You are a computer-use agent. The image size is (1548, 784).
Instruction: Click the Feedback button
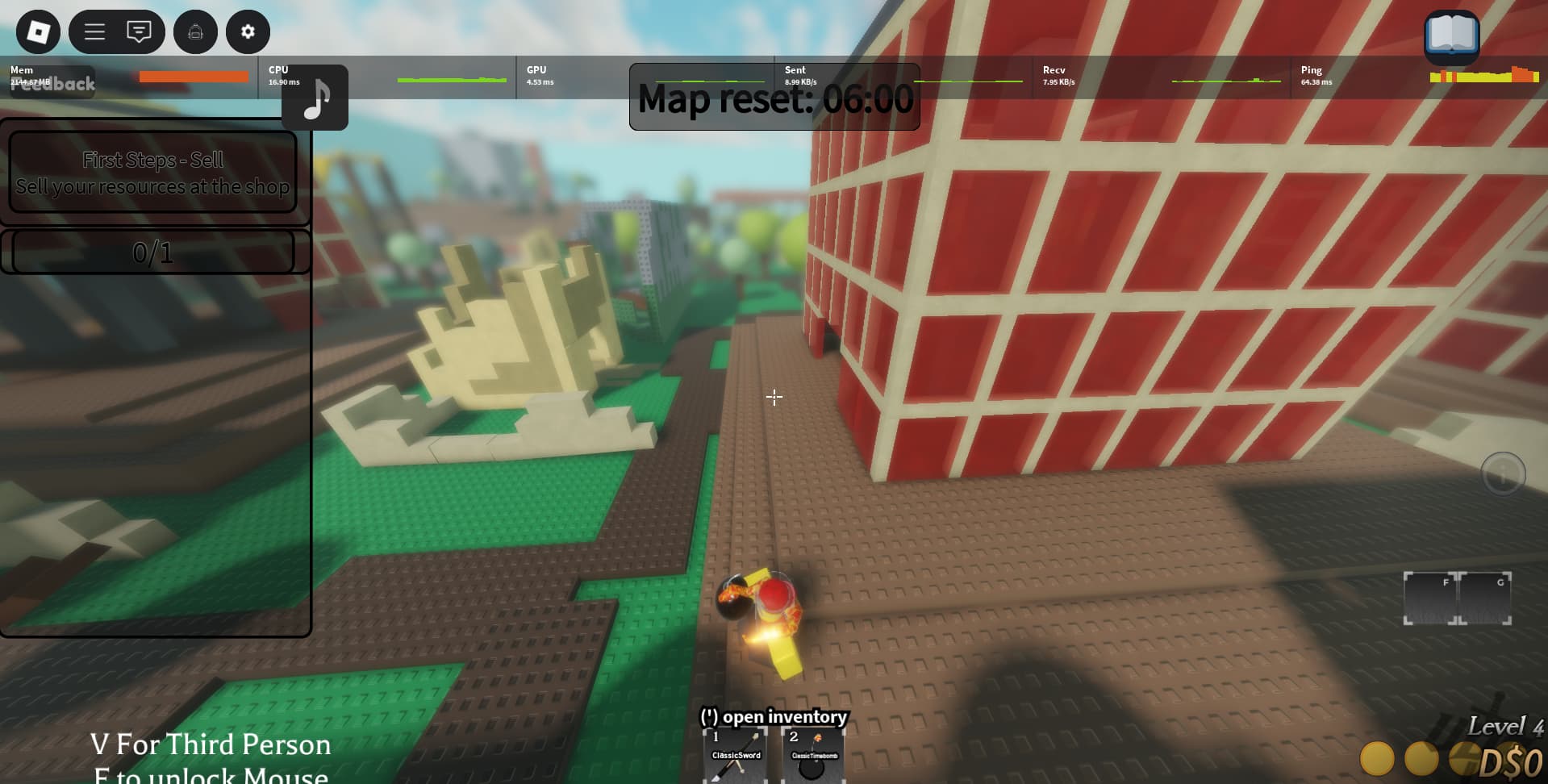pos(52,84)
